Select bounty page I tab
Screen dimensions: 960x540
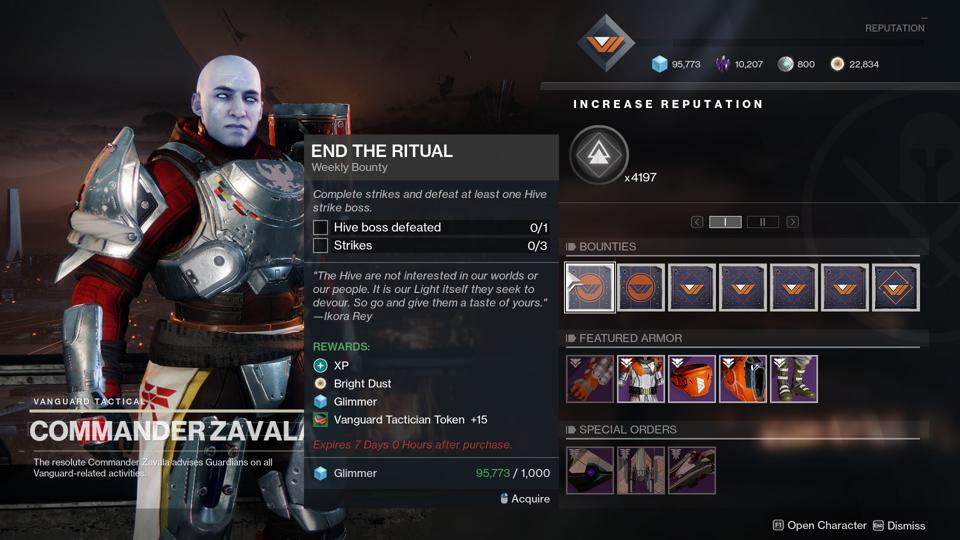725,222
